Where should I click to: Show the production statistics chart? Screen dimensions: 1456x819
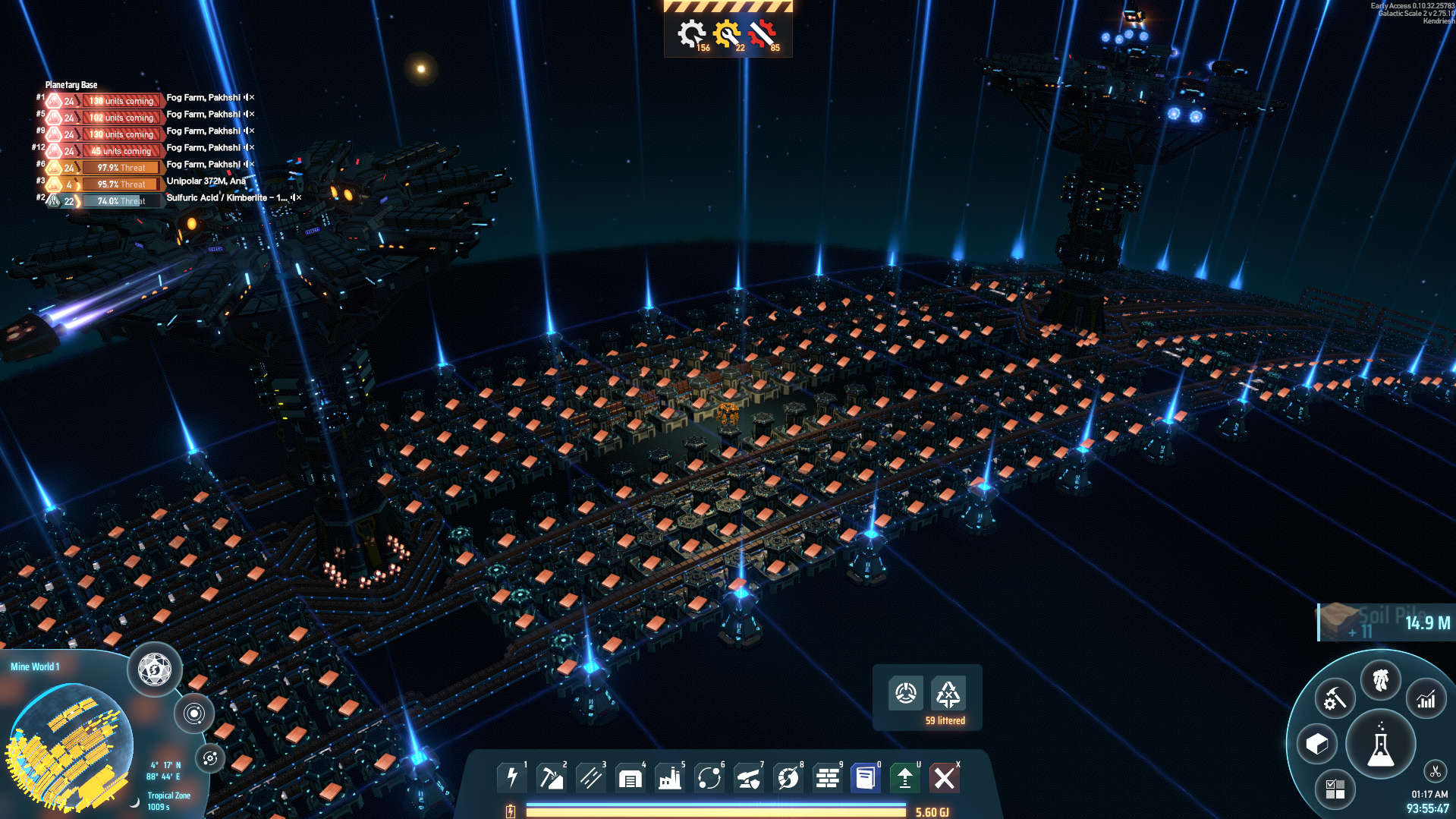click(x=1426, y=699)
